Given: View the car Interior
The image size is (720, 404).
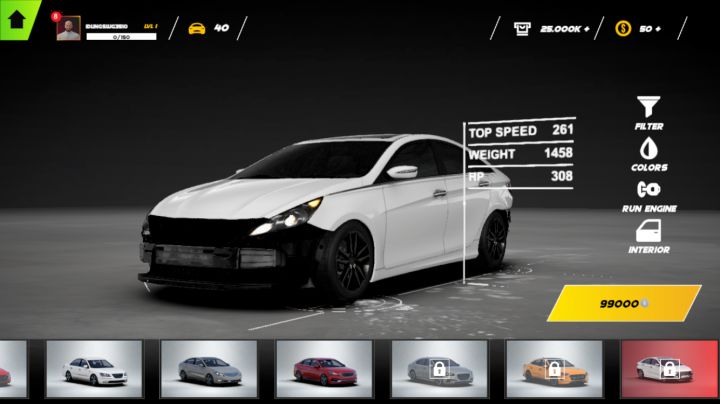Looking at the screenshot, I should pyautogui.click(x=648, y=236).
